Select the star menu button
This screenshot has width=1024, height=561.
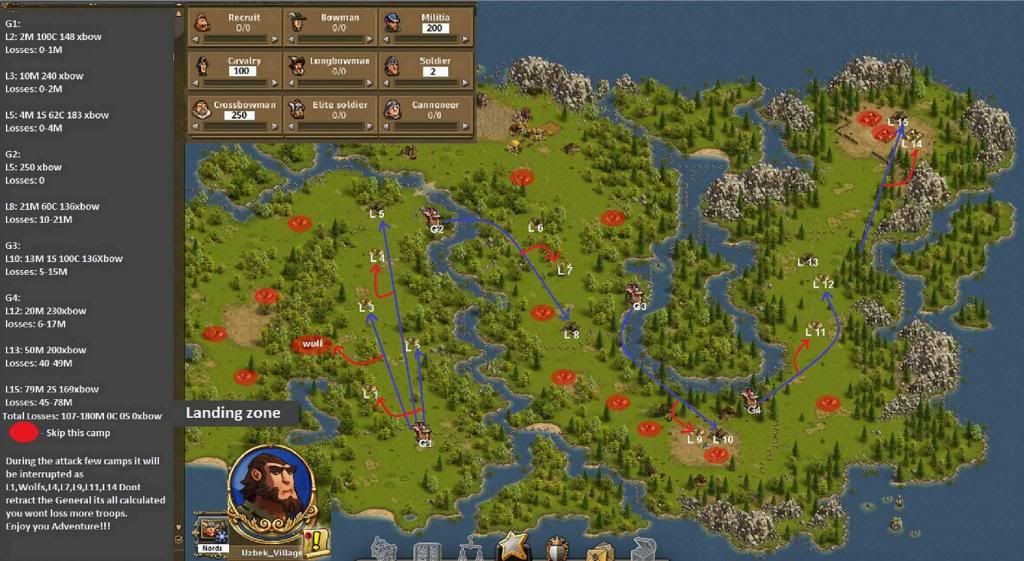click(x=514, y=547)
